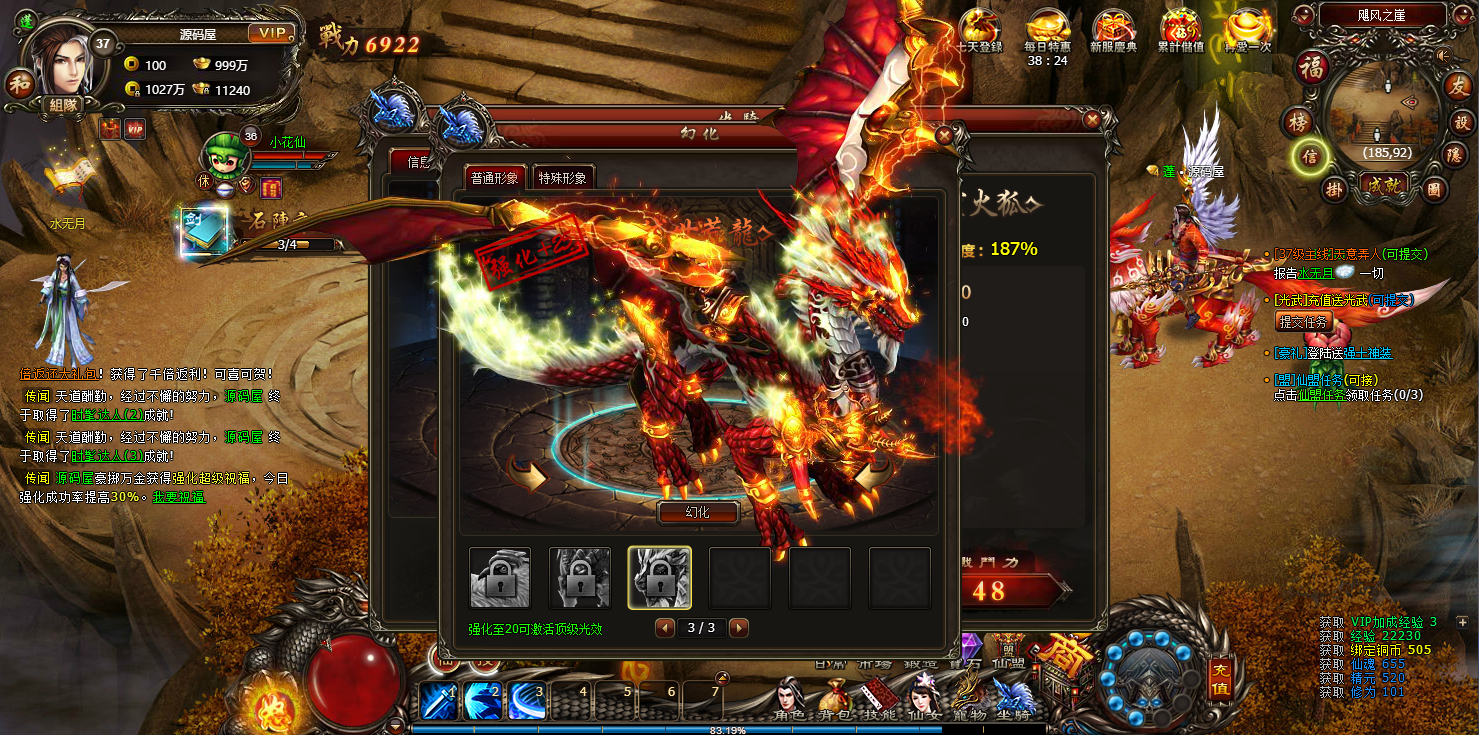Image resolution: width=1479 pixels, height=735 pixels.
Task: Close the 幻化 dialog window
Action: 944,134
